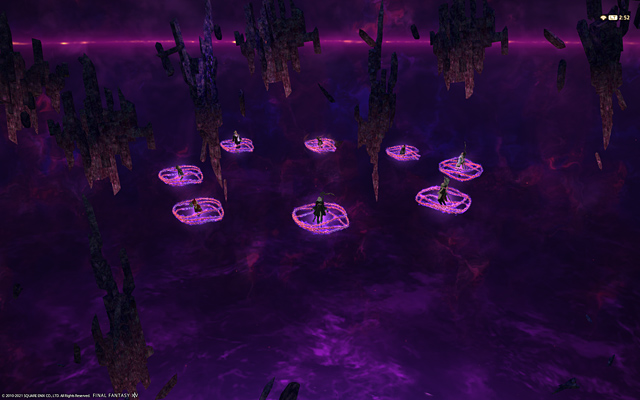Click the LT local time clock icon

tap(613, 18)
